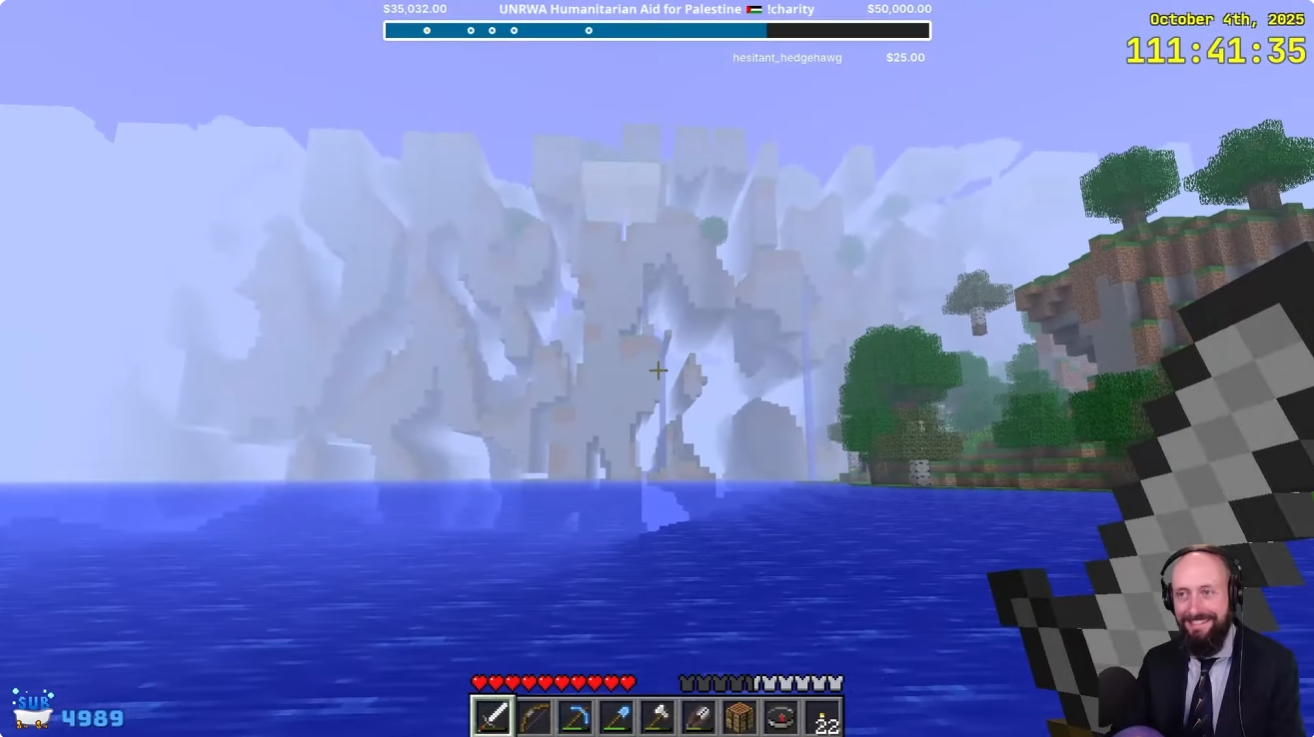Click the crosshair at screen center
This screenshot has height=737, width=1314.
[658, 370]
